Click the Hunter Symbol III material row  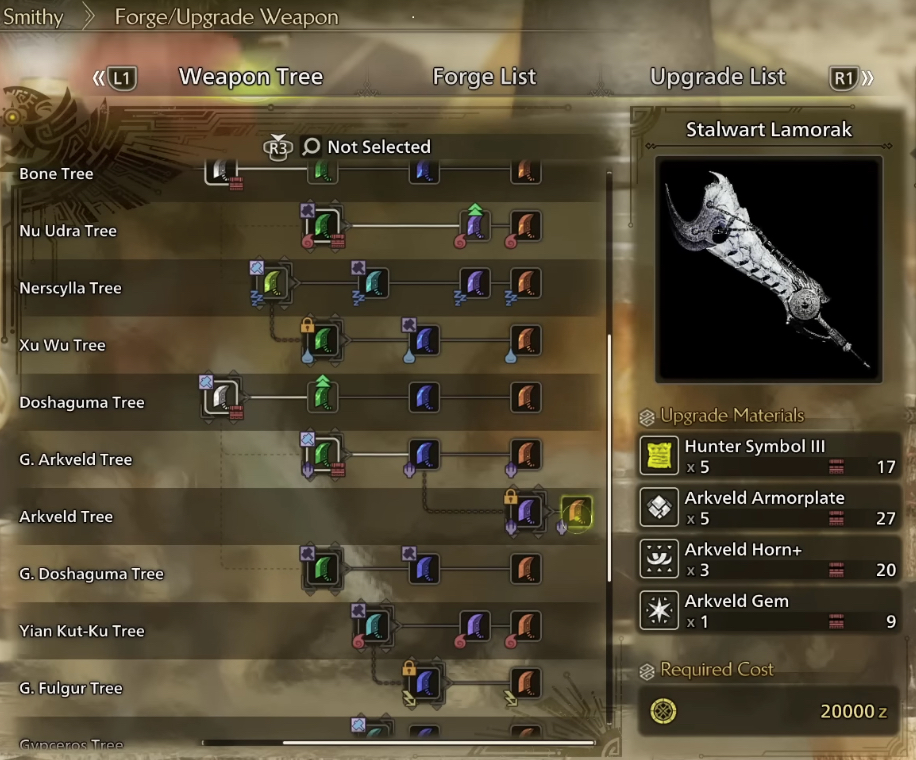(769, 456)
